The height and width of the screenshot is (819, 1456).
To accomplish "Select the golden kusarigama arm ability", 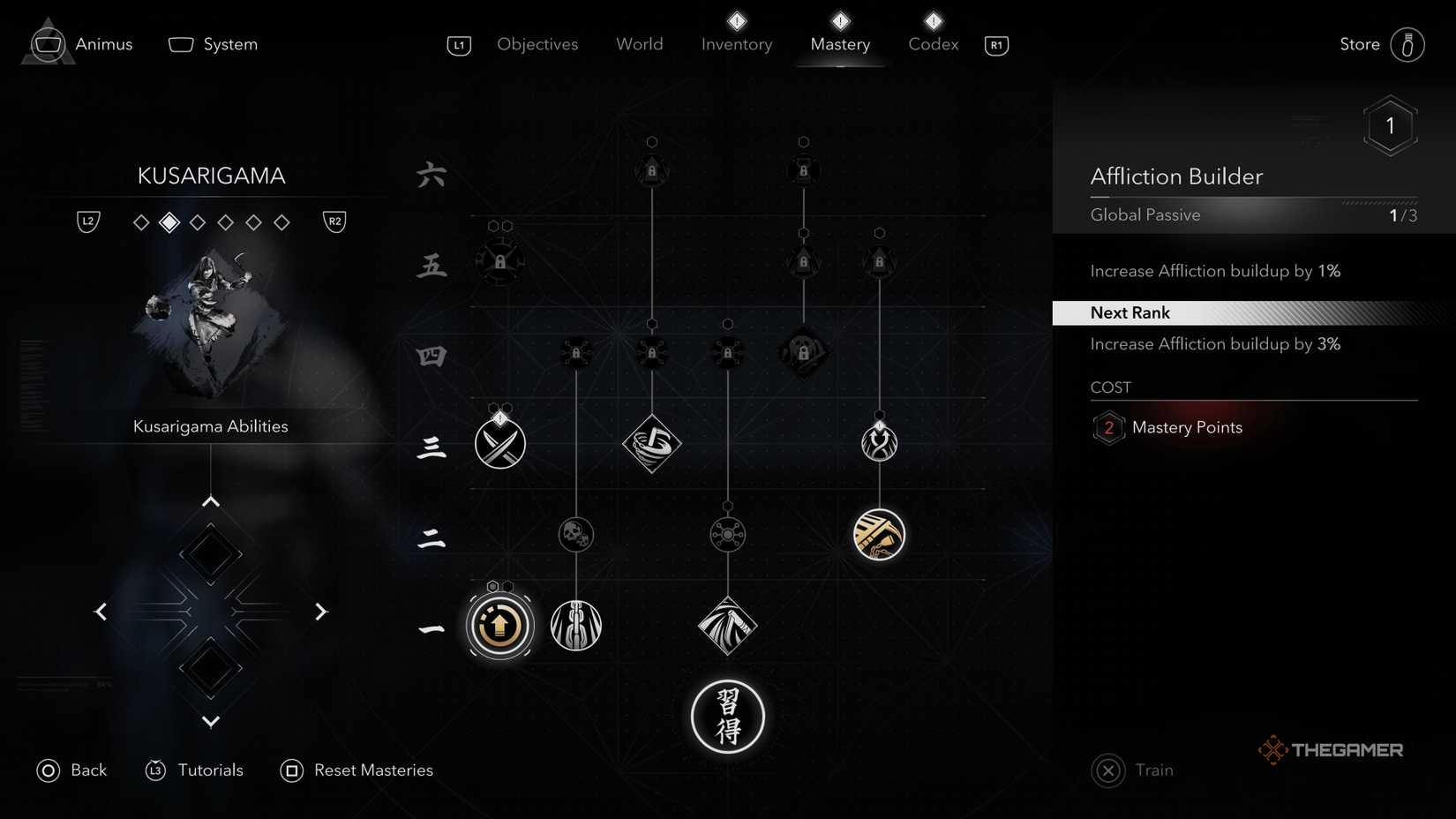I will point(878,534).
